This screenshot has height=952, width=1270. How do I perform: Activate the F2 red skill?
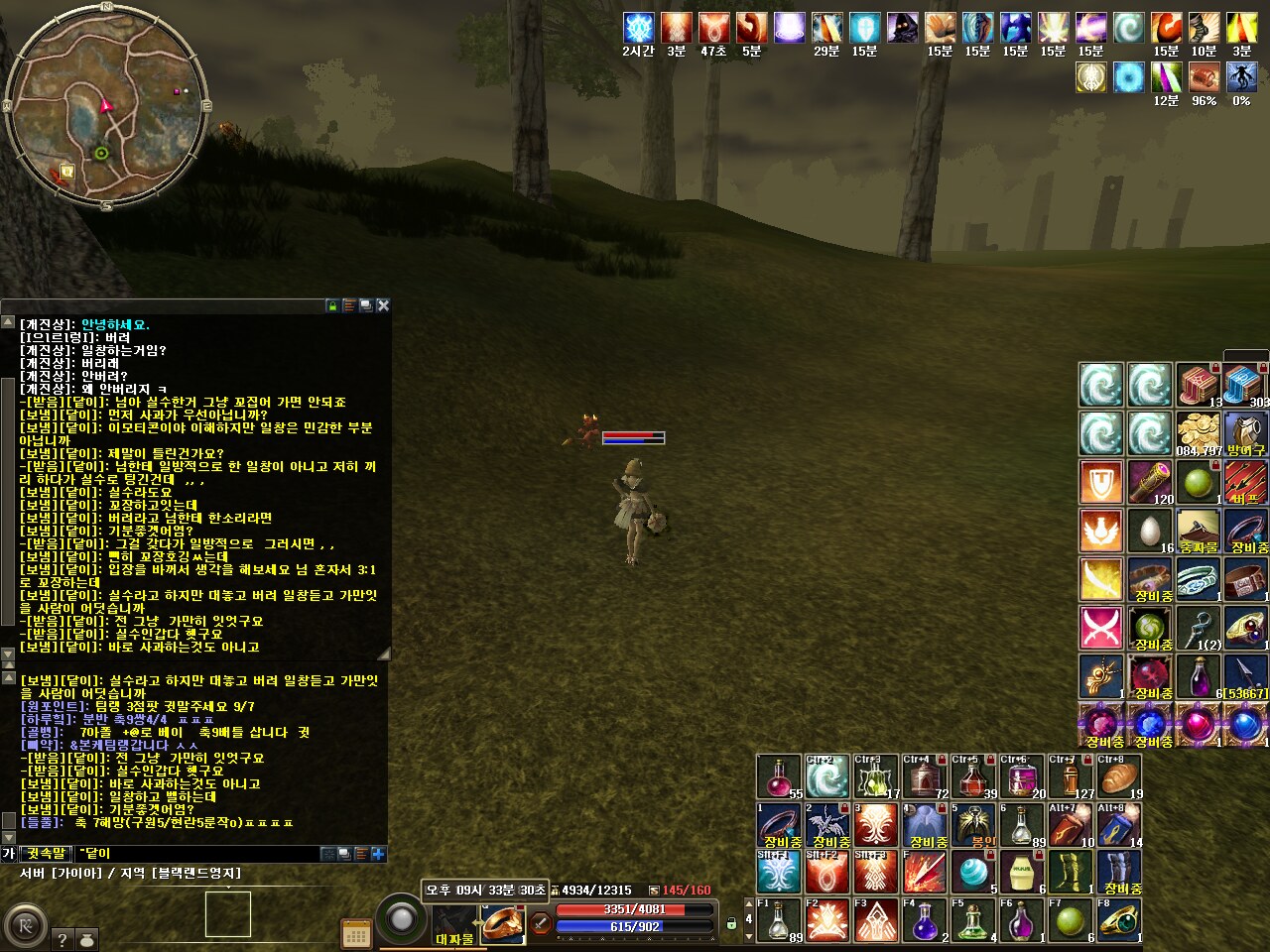click(x=827, y=920)
